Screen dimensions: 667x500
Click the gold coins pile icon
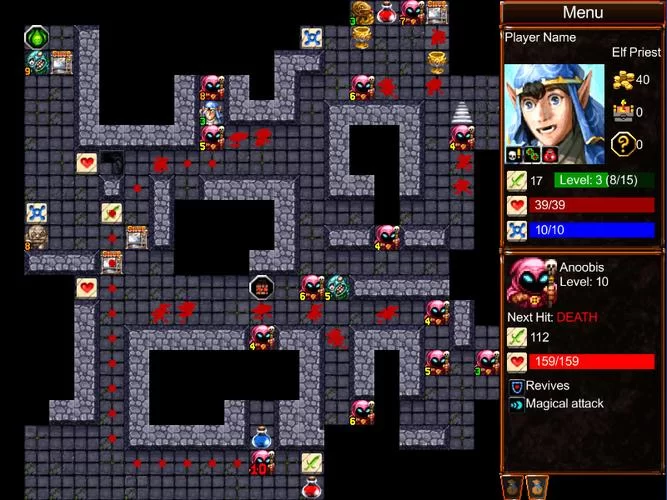pyautogui.click(x=621, y=80)
